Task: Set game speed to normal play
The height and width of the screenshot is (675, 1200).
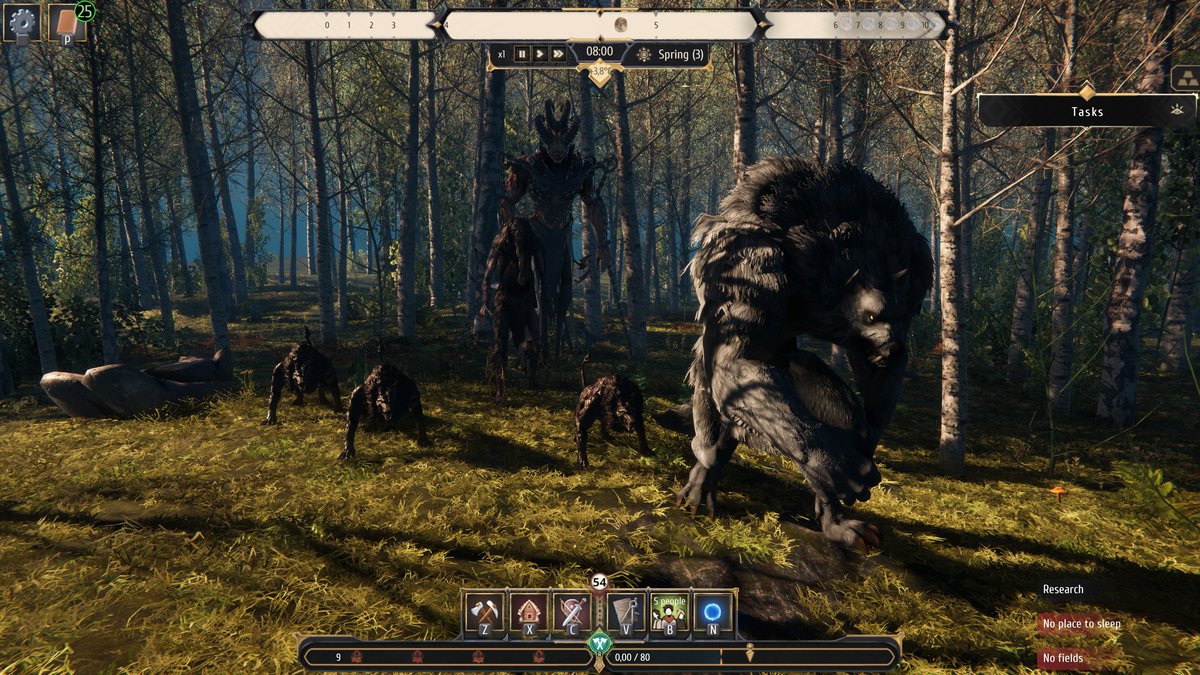Action: click(x=540, y=54)
